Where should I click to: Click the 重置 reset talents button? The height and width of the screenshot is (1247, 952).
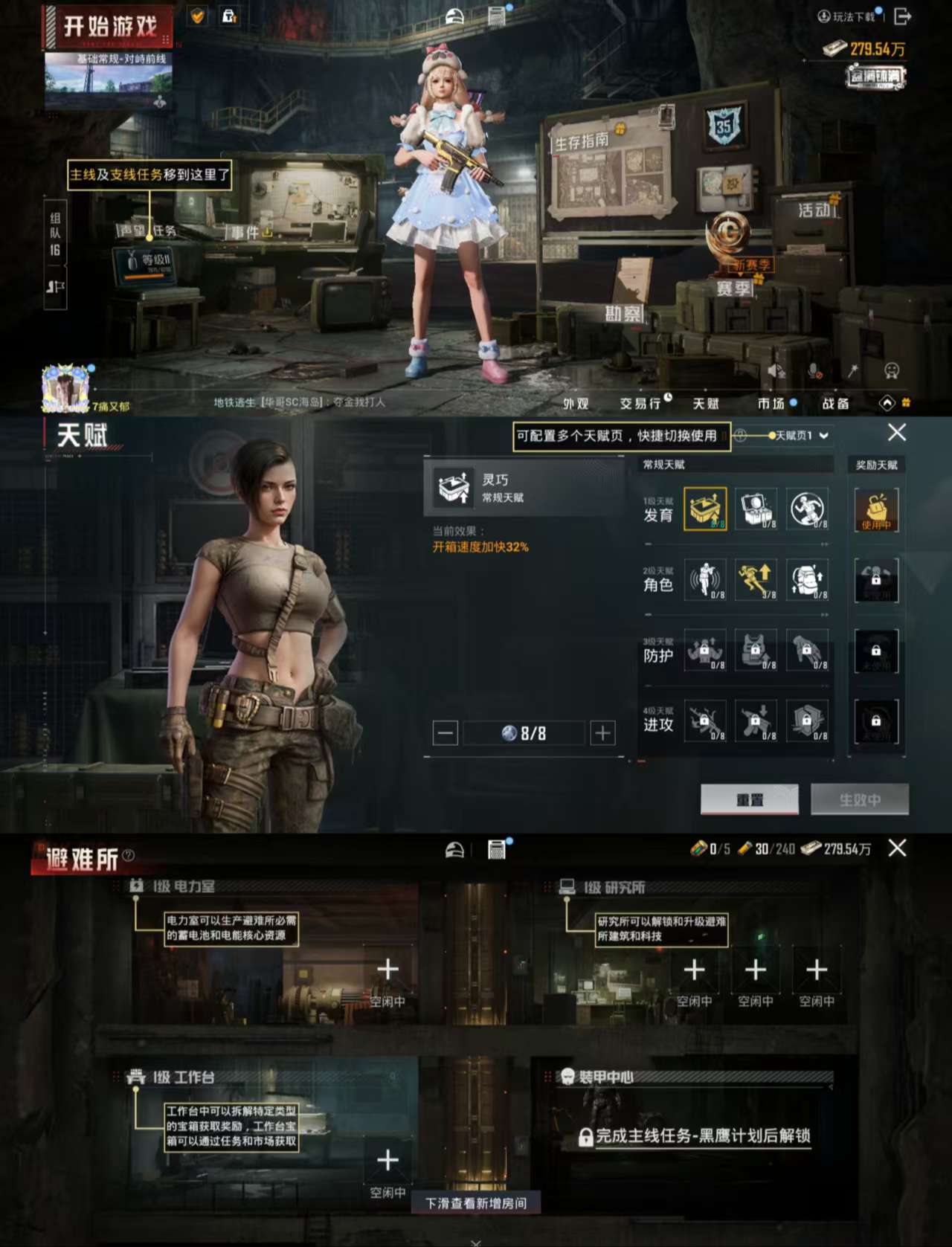pos(749,799)
